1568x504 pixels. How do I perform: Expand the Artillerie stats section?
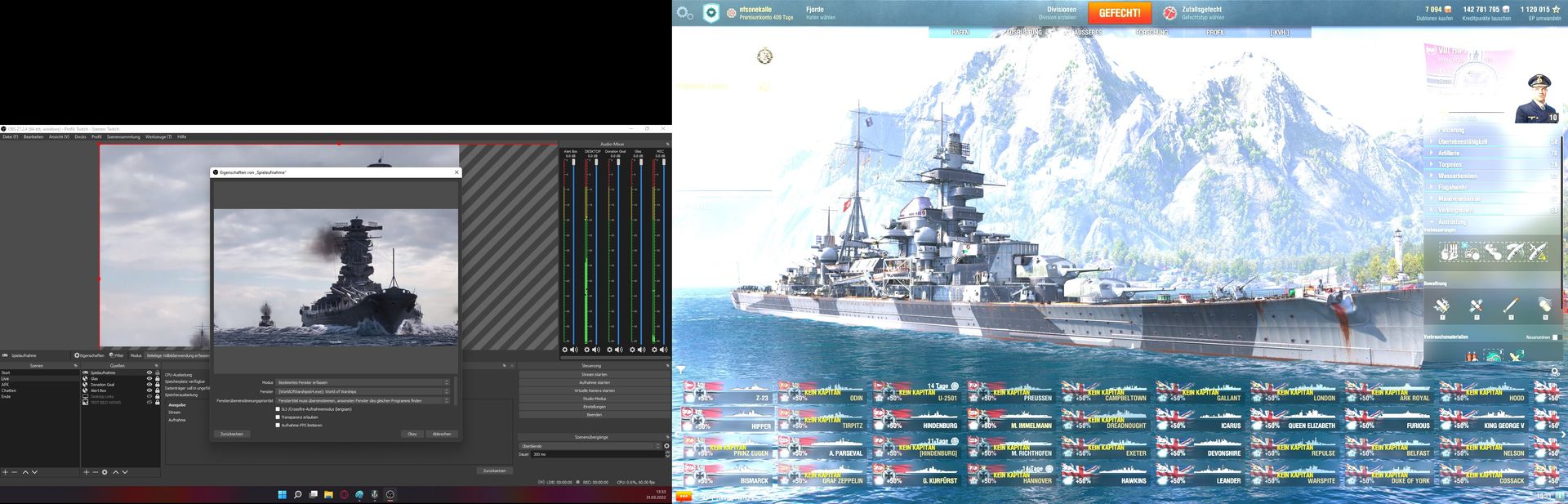click(1449, 153)
